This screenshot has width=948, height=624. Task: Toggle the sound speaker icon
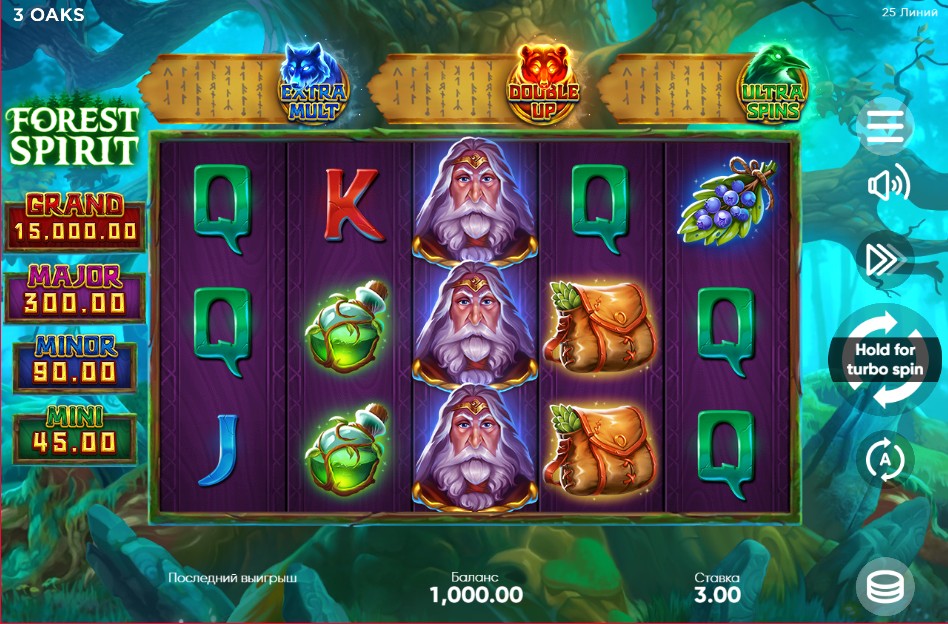click(x=886, y=185)
